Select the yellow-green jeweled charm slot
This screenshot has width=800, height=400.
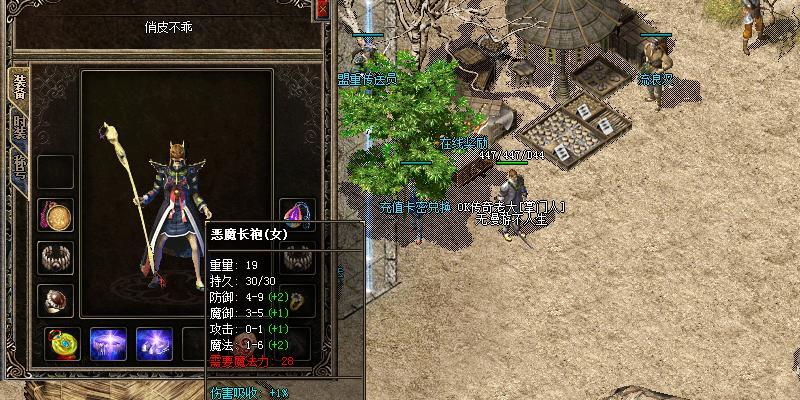click(x=64, y=344)
